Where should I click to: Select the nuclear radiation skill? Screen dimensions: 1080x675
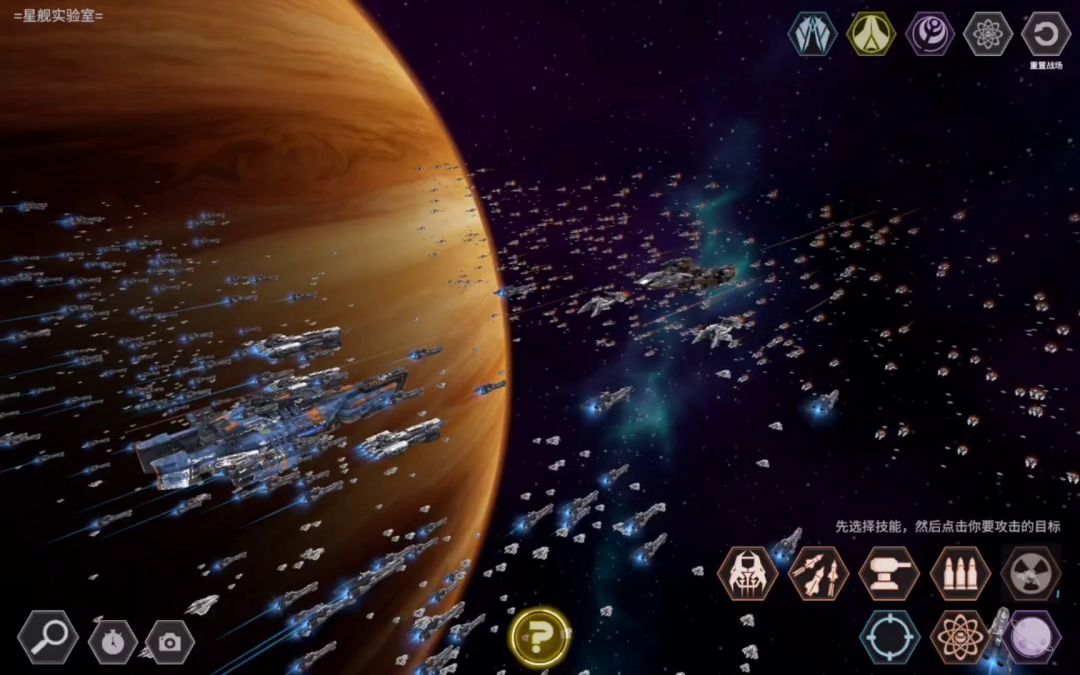[x=1031, y=573]
